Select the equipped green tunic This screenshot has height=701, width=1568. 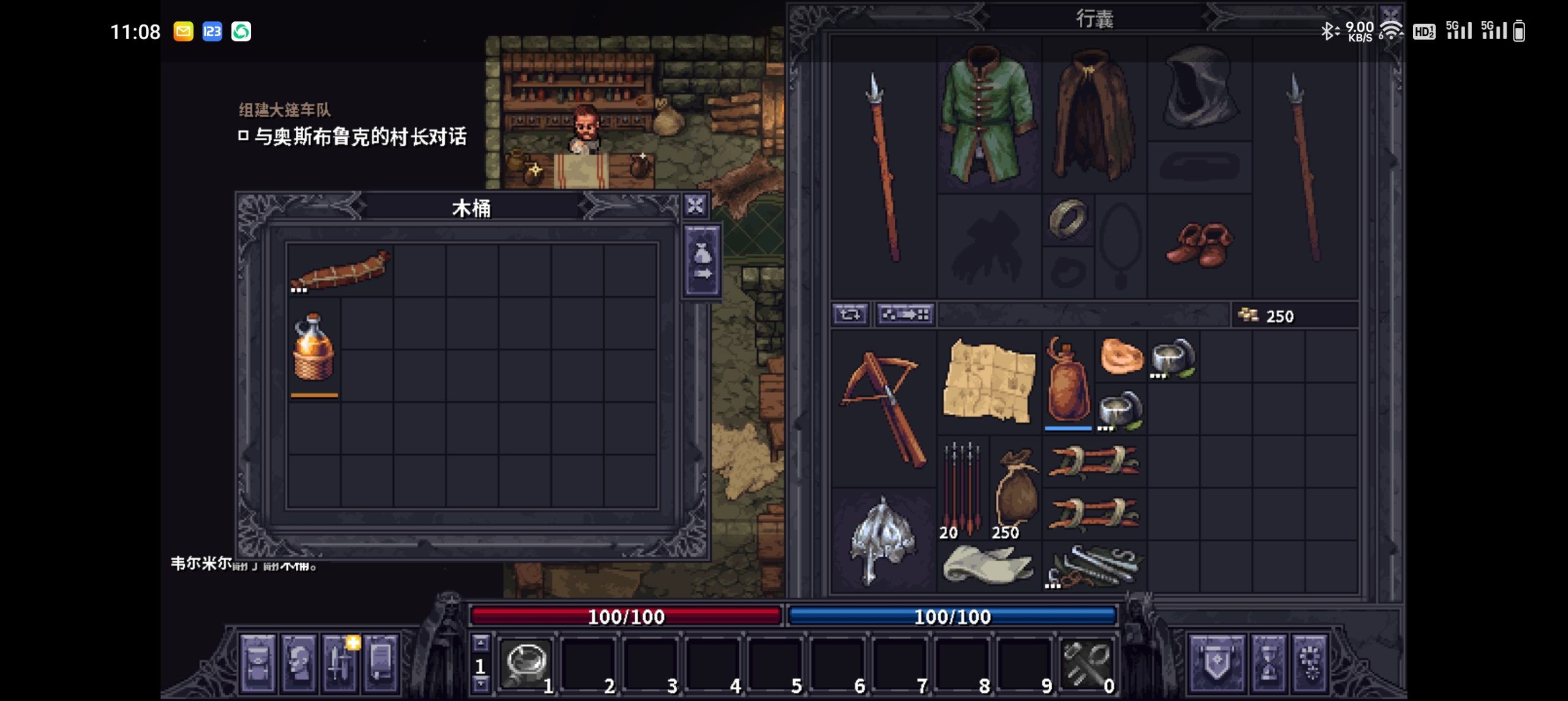pyautogui.click(x=988, y=118)
